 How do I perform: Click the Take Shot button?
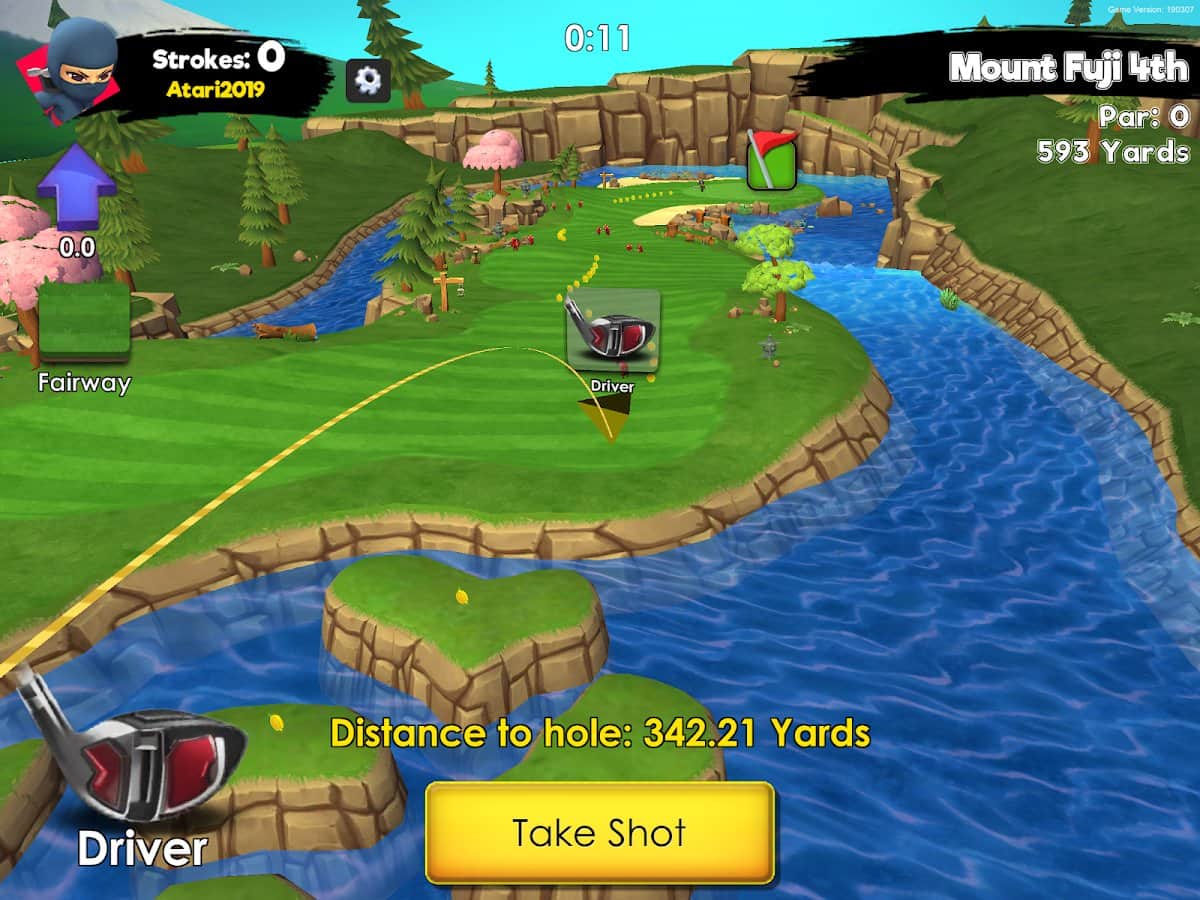pos(600,832)
